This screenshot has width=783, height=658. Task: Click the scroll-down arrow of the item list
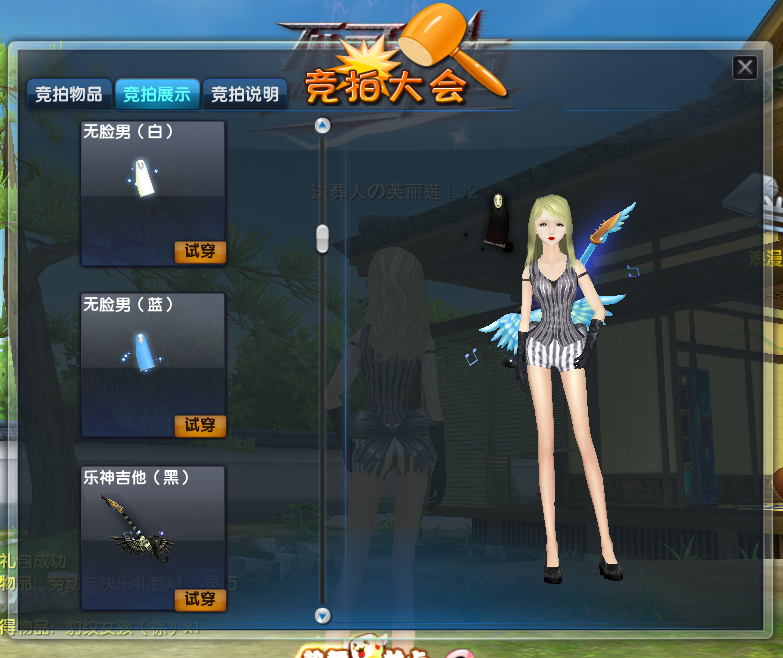[x=322, y=616]
